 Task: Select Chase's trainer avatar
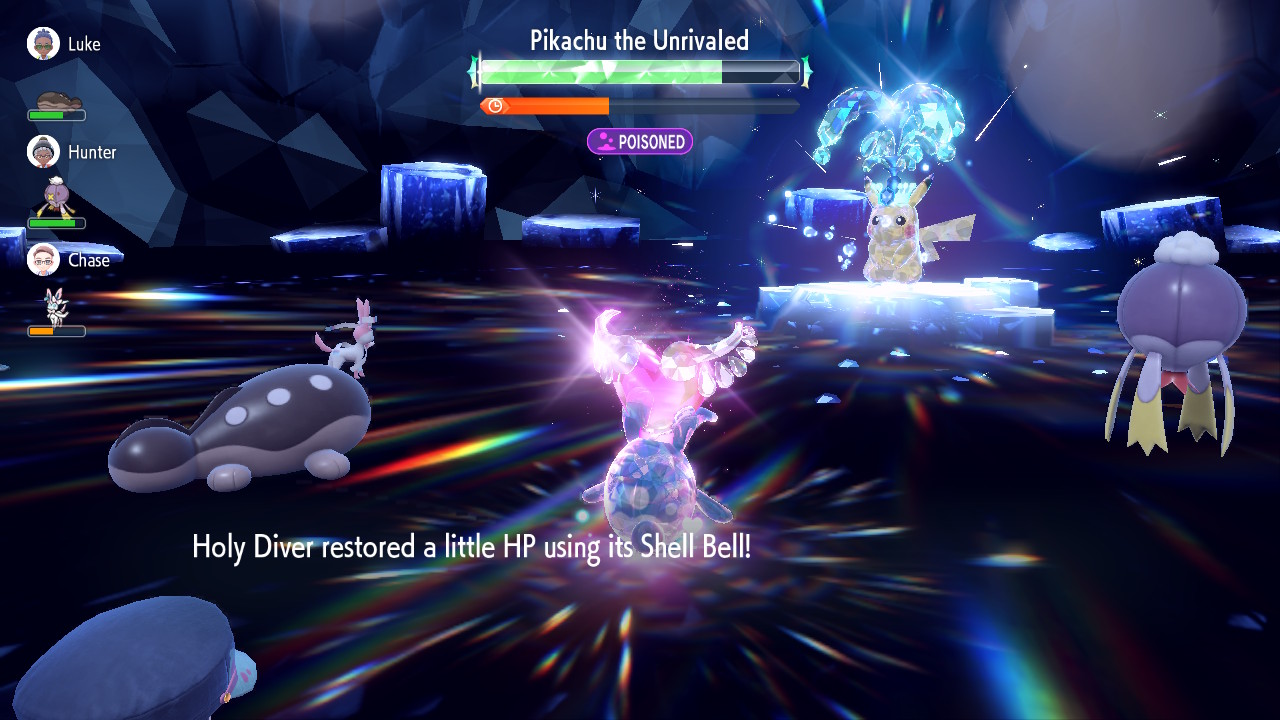[43, 260]
